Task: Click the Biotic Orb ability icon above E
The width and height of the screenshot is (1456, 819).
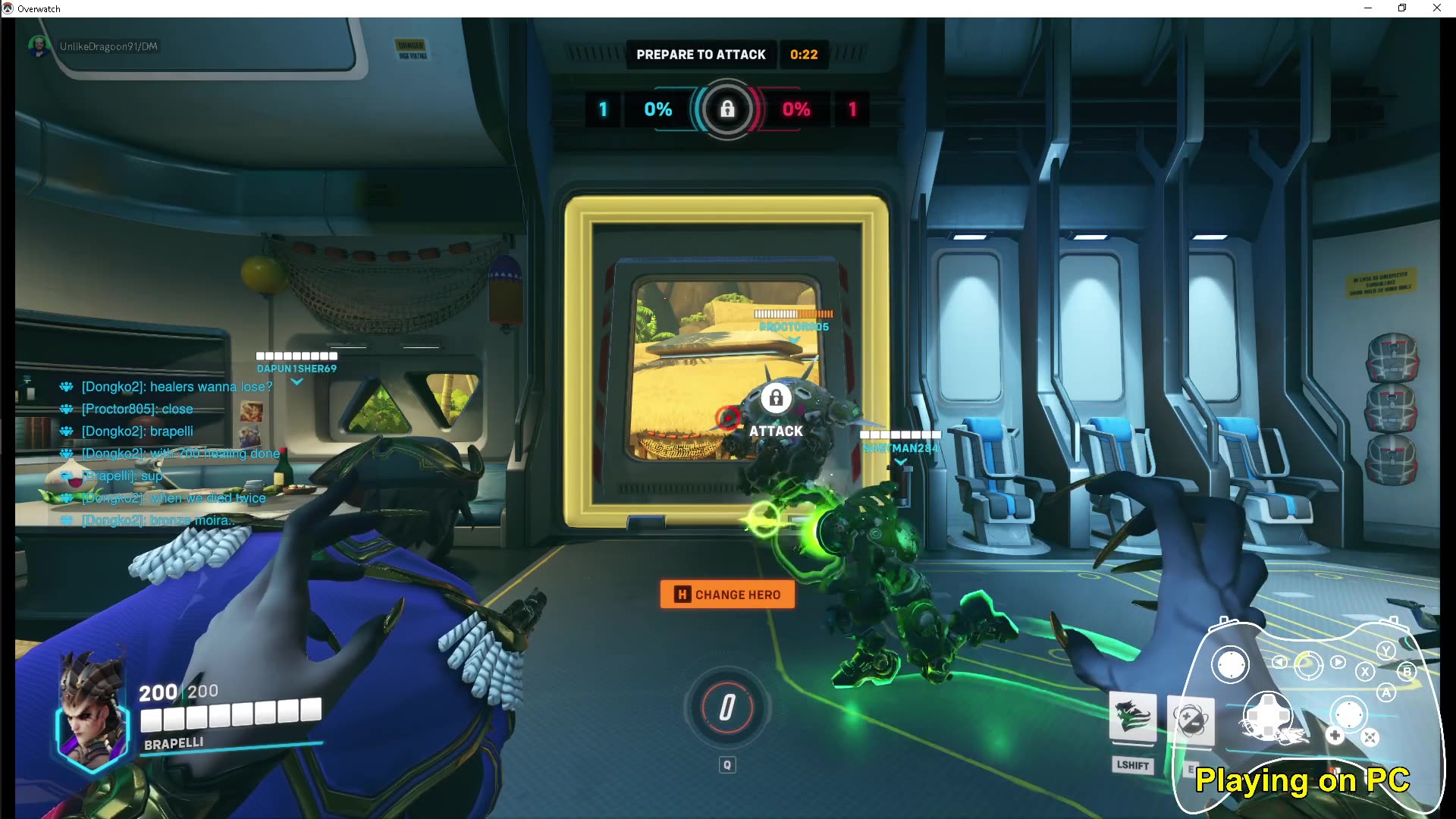Action: pos(1191,718)
